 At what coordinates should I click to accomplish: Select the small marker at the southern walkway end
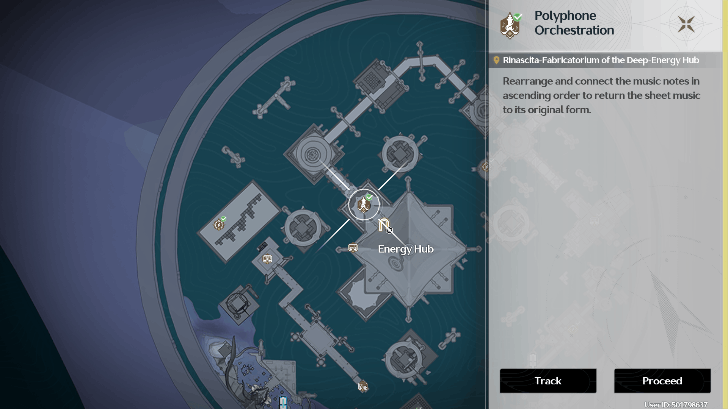pos(362,384)
